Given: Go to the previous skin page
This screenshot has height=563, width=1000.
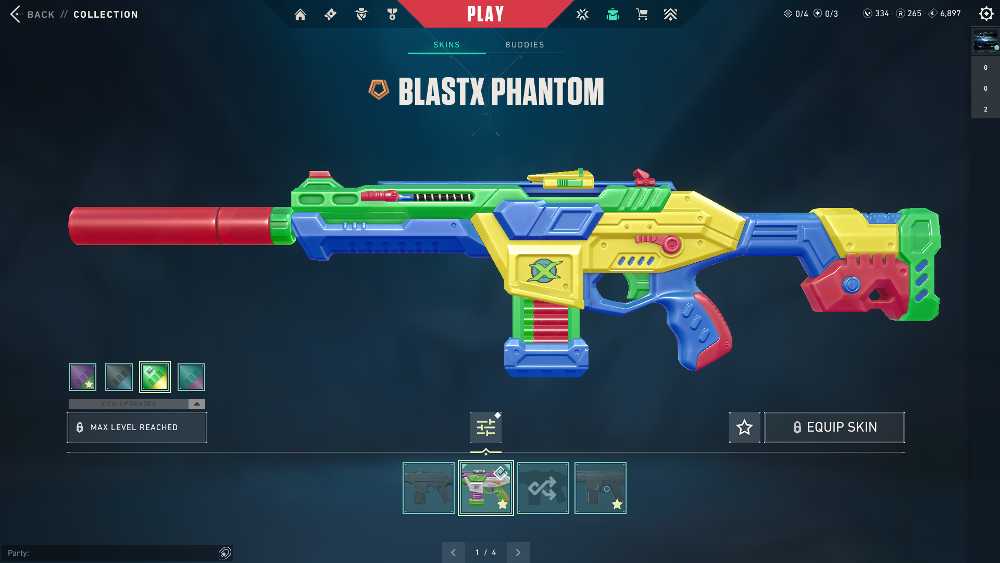Looking at the screenshot, I should (454, 552).
